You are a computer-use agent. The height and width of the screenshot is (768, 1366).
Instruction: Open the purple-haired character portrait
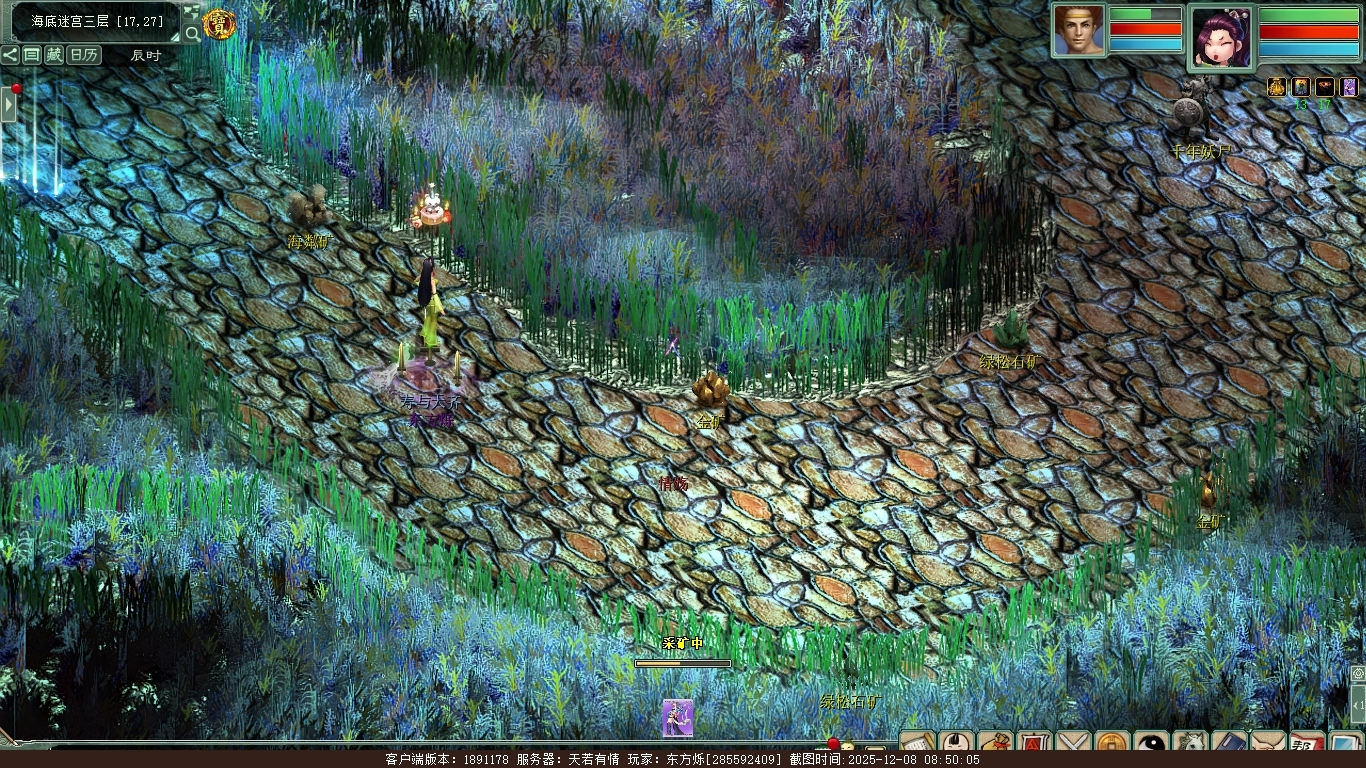[1220, 38]
